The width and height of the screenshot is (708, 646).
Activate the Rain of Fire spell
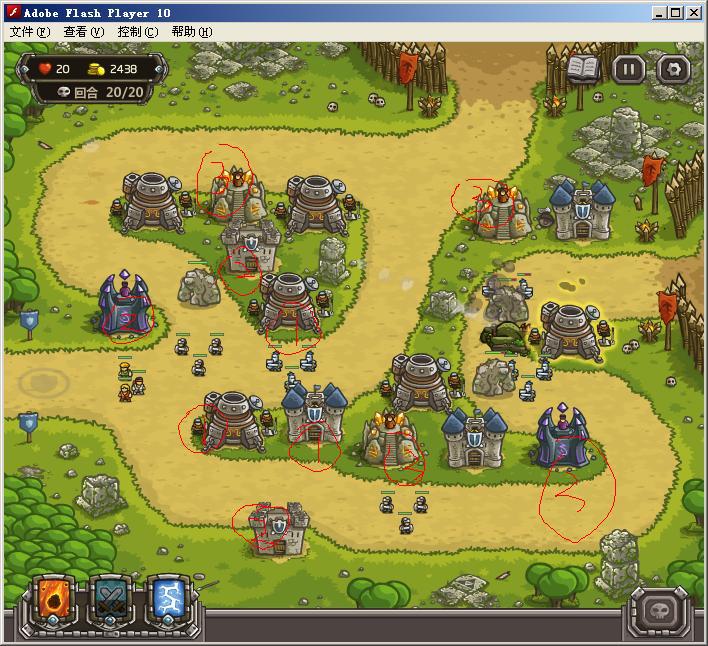click(x=52, y=602)
